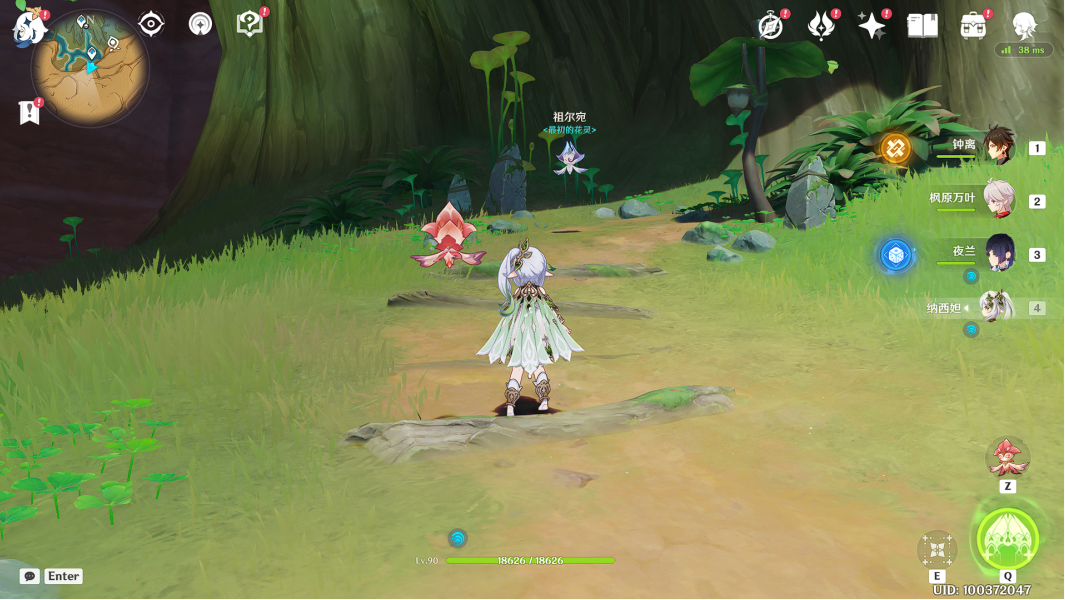The width and height of the screenshot is (1065, 600).
Task: Switch to party member 夜兰
Action: 998,254
